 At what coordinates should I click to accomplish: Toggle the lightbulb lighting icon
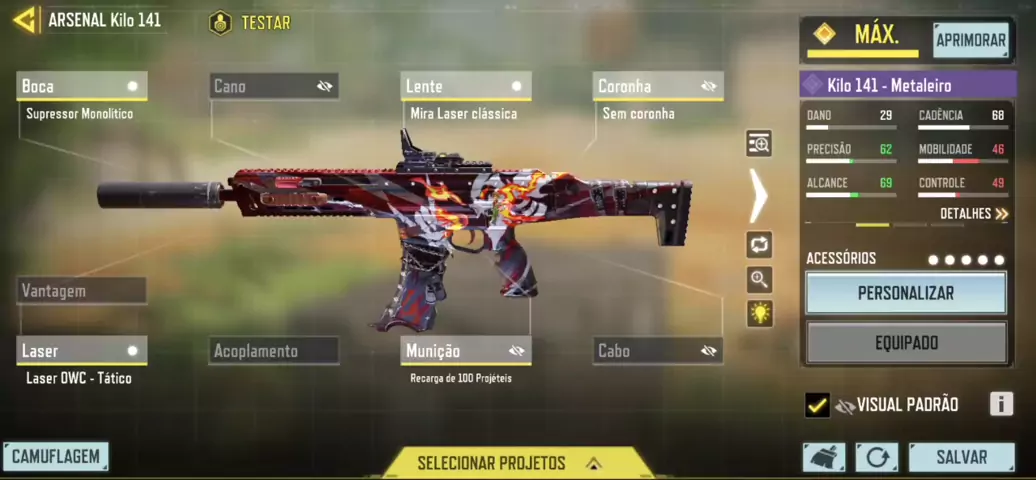pos(760,314)
